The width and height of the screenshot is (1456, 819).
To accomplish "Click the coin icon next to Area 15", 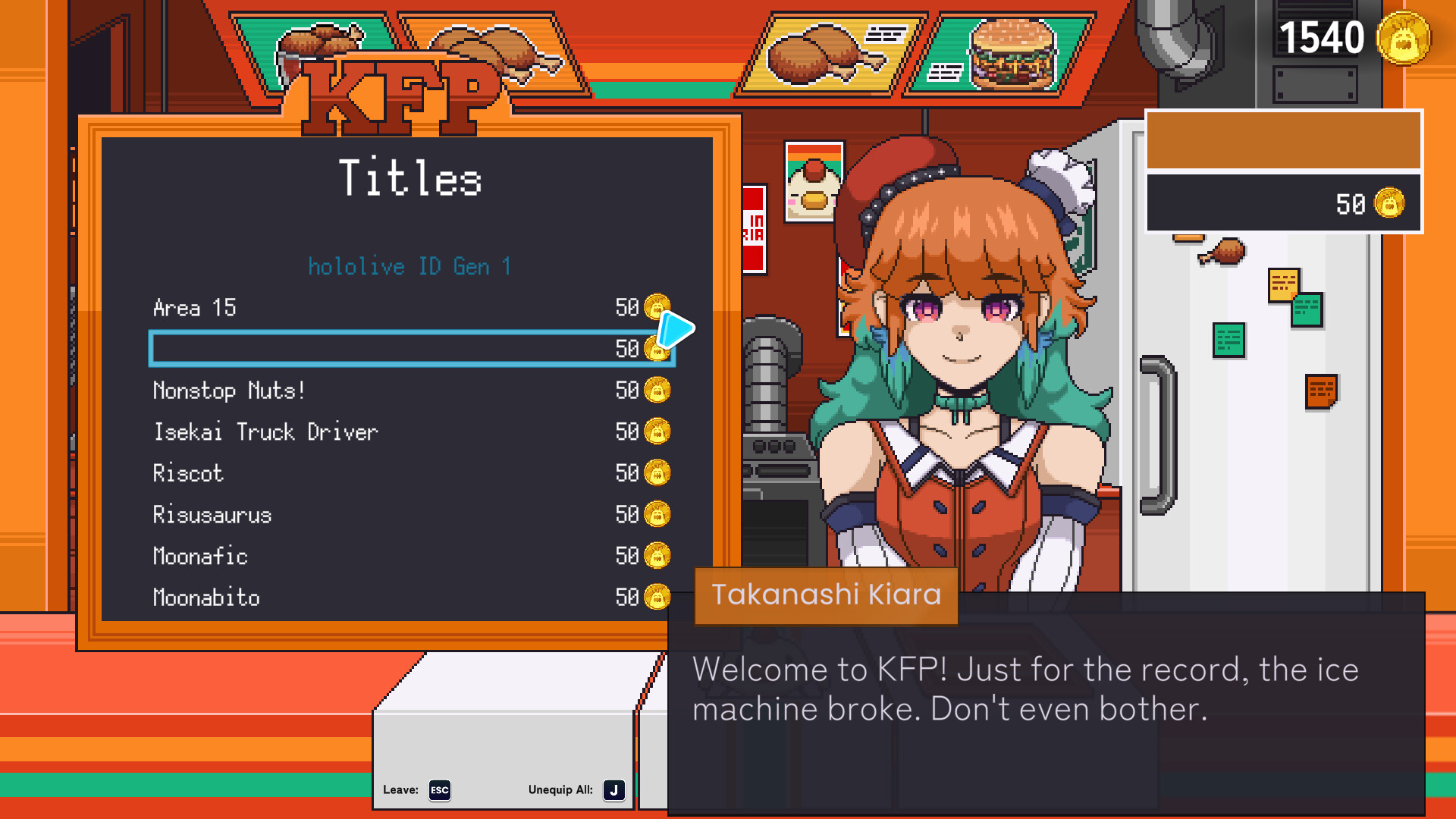I will click(656, 308).
